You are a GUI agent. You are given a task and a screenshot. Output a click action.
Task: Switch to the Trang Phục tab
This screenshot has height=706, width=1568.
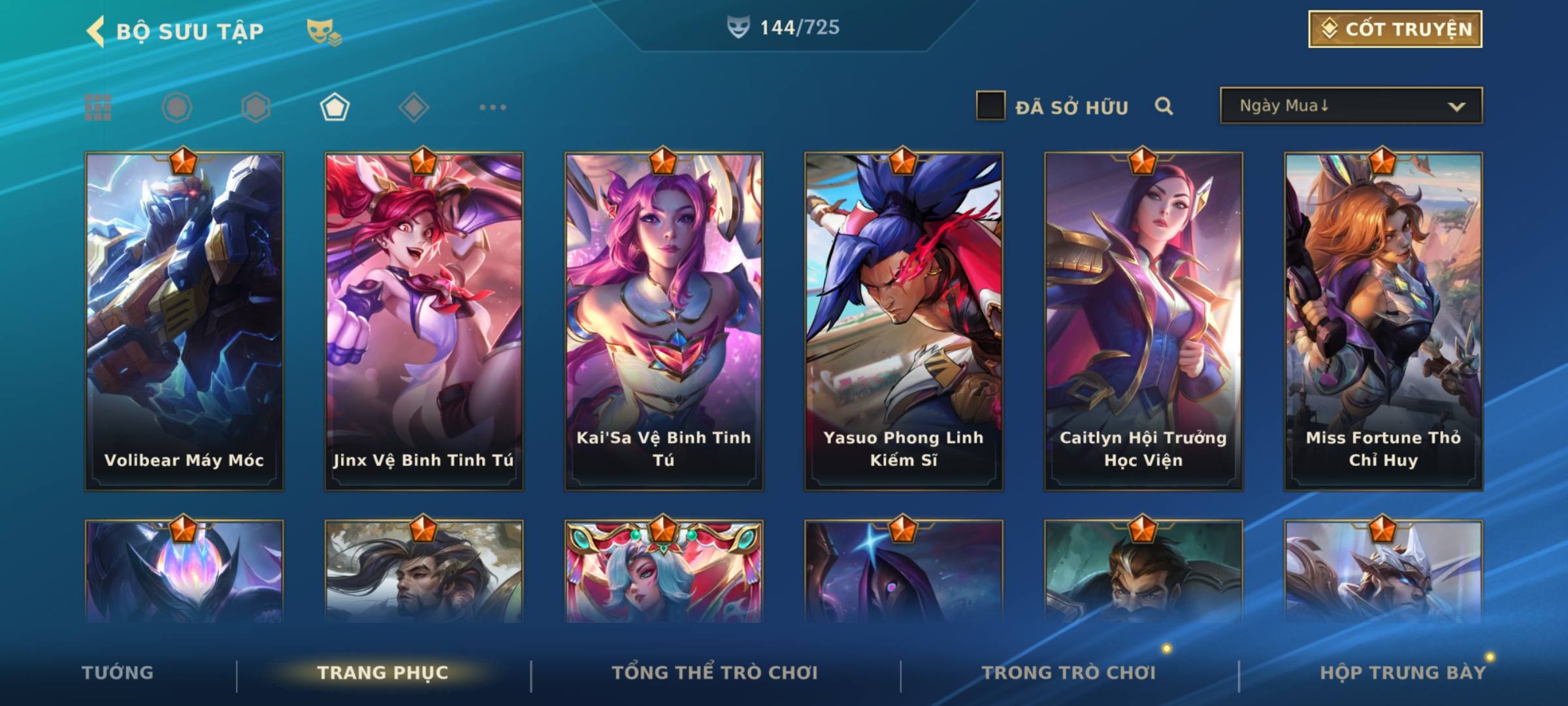(383, 673)
